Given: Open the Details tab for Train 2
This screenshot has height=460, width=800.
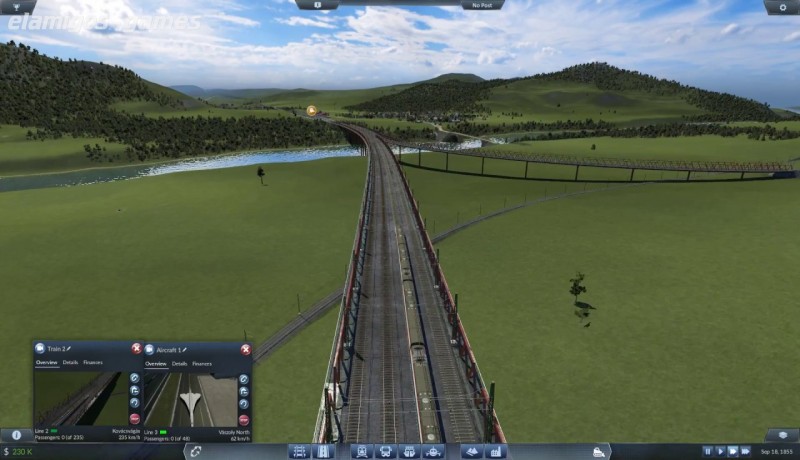Looking at the screenshot, I should (71, 363).
